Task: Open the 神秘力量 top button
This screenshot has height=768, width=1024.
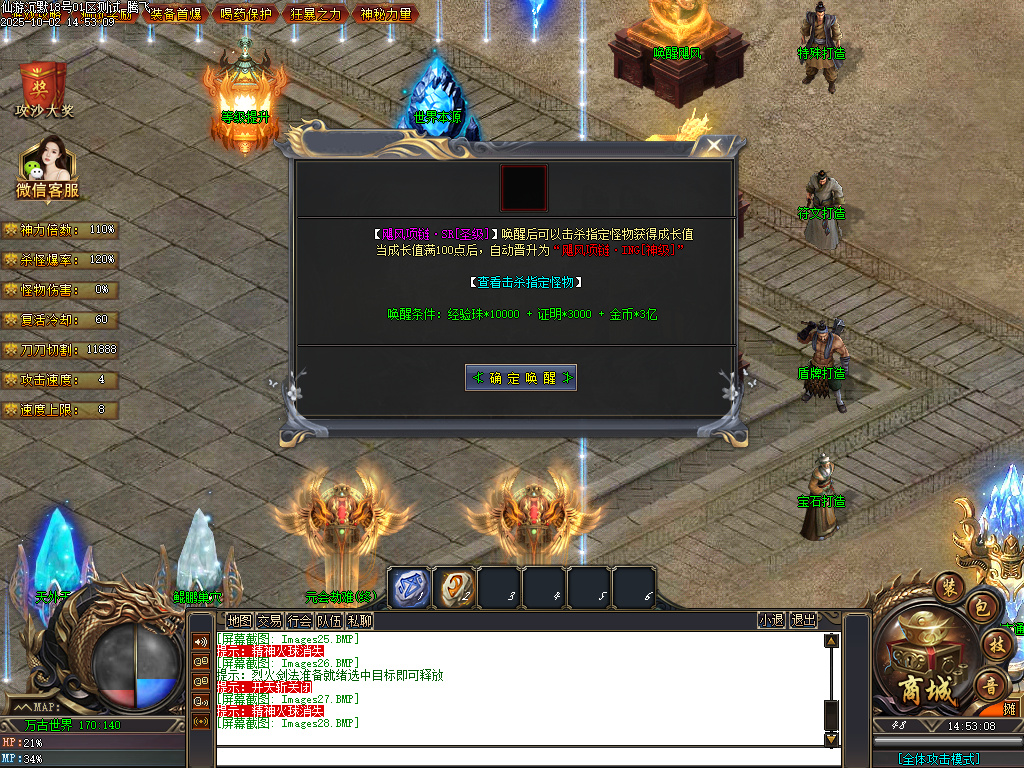Action: click(386, 14)
